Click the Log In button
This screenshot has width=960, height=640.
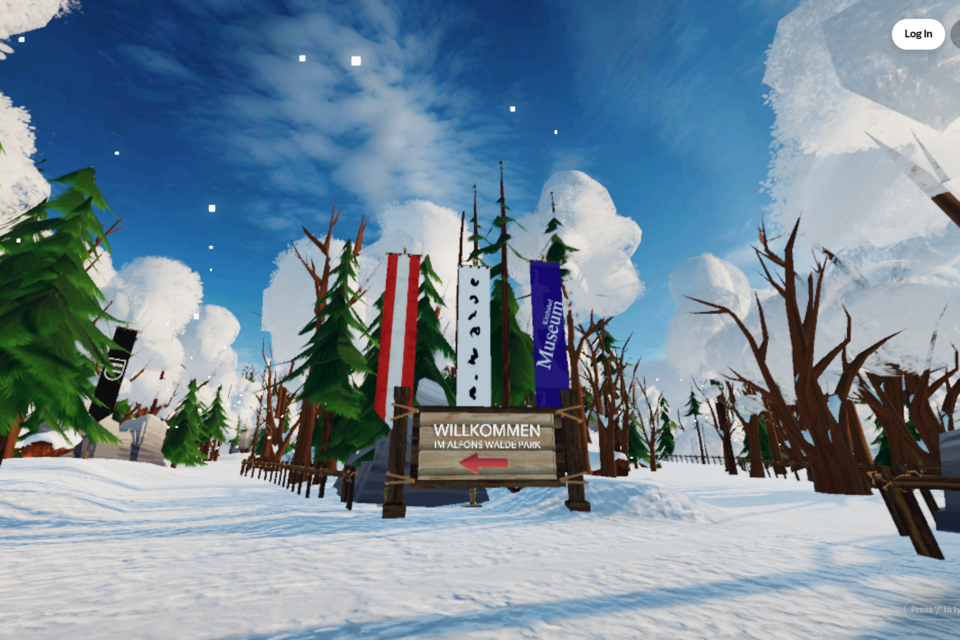coord(918,34)
